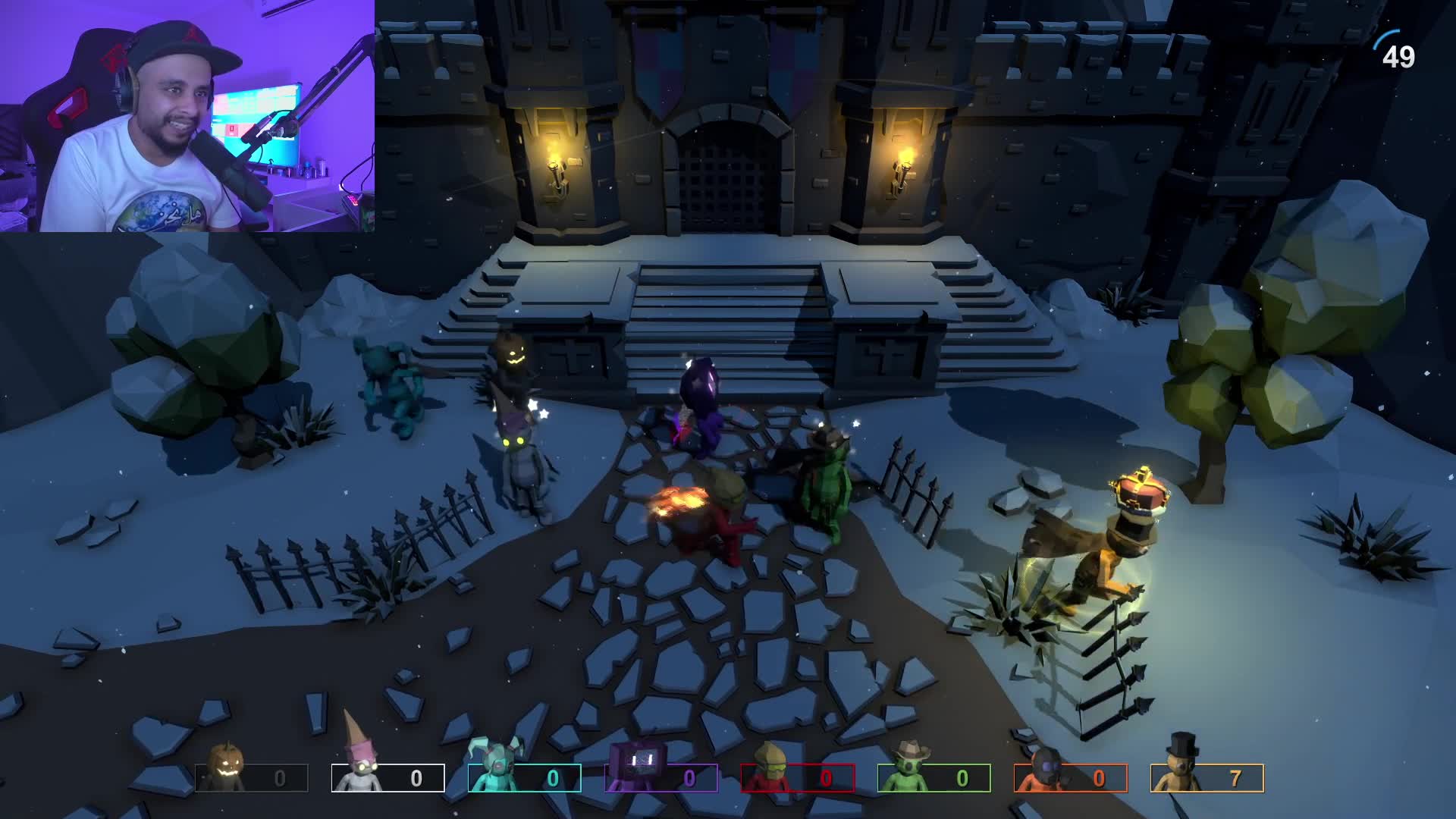Click the streamer webcam overlay
Screen dimensions: 1456x819
[187, 116]
